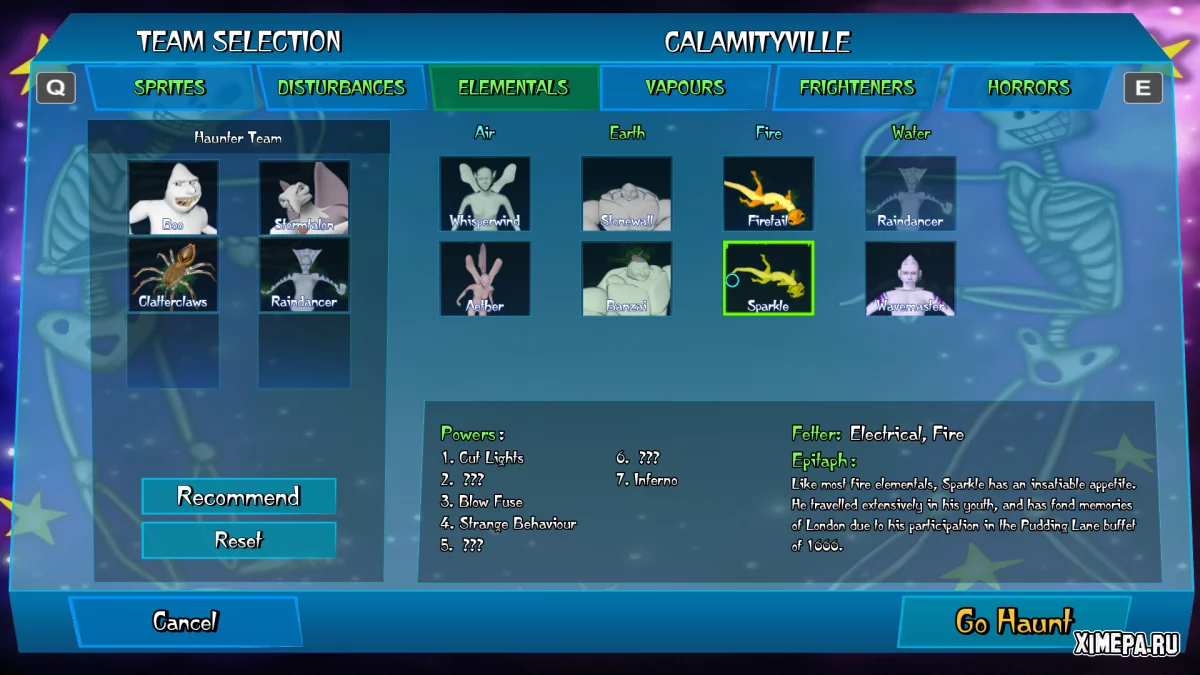1200x675 pixels.
Task: Pick the Firetail fire elemental
Action: coord(768,193)
